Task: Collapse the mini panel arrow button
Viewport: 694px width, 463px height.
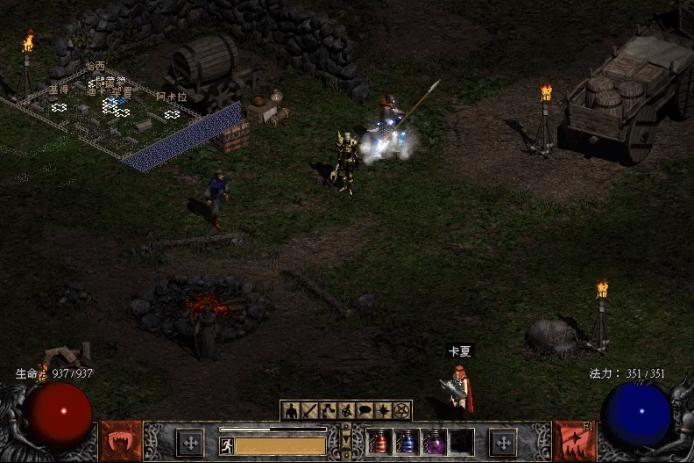Action: click(x=346, y=440)
